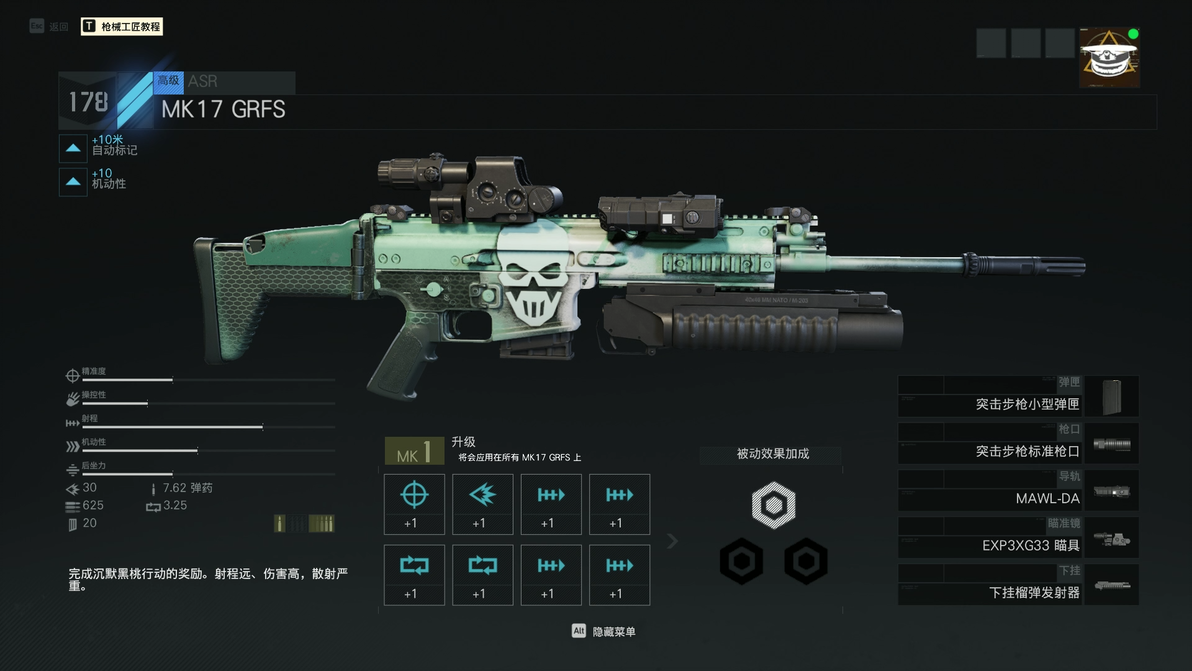
Task: Select the 枪口 muzzle attachment slot
Action: pos(1017,444)
